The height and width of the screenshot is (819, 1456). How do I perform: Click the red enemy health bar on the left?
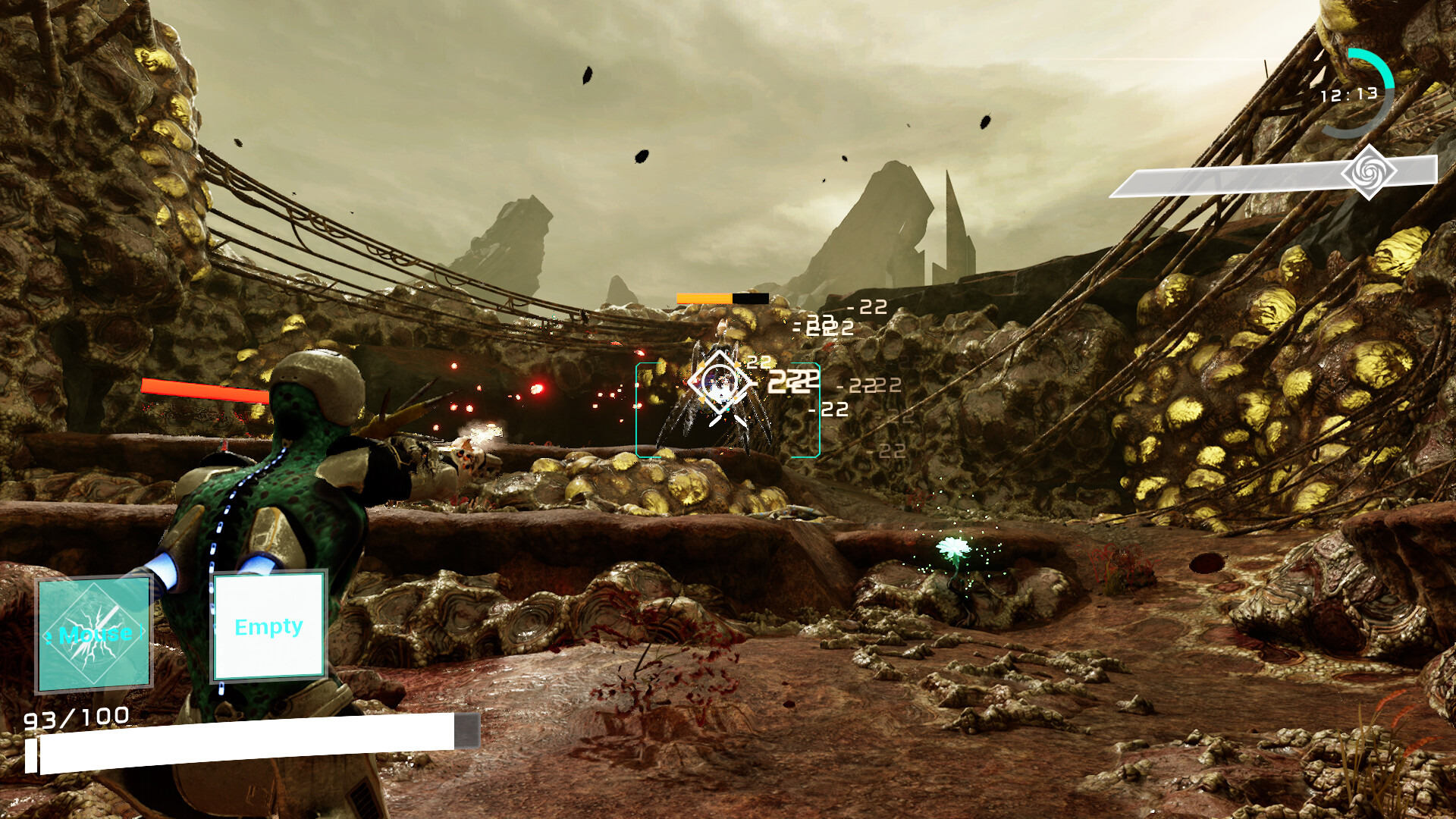click(x=205, y=390)
